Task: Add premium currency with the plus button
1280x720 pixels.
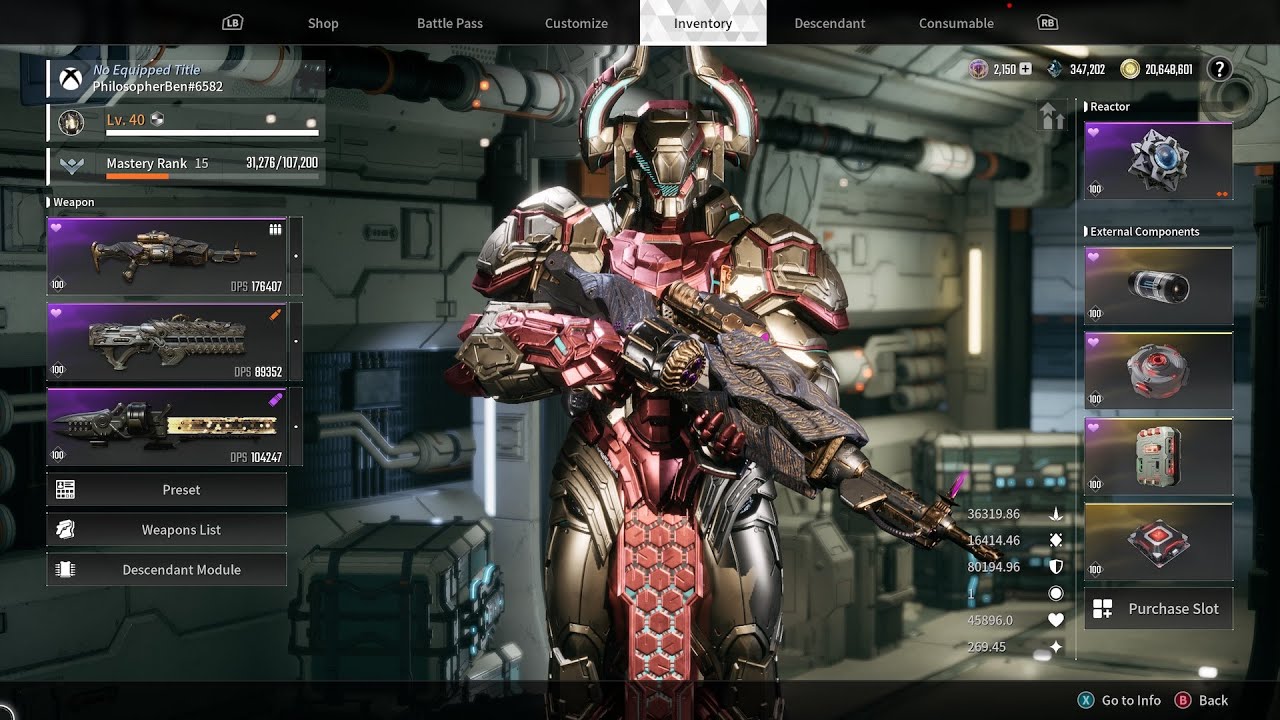Action: tap(1025, 69)
